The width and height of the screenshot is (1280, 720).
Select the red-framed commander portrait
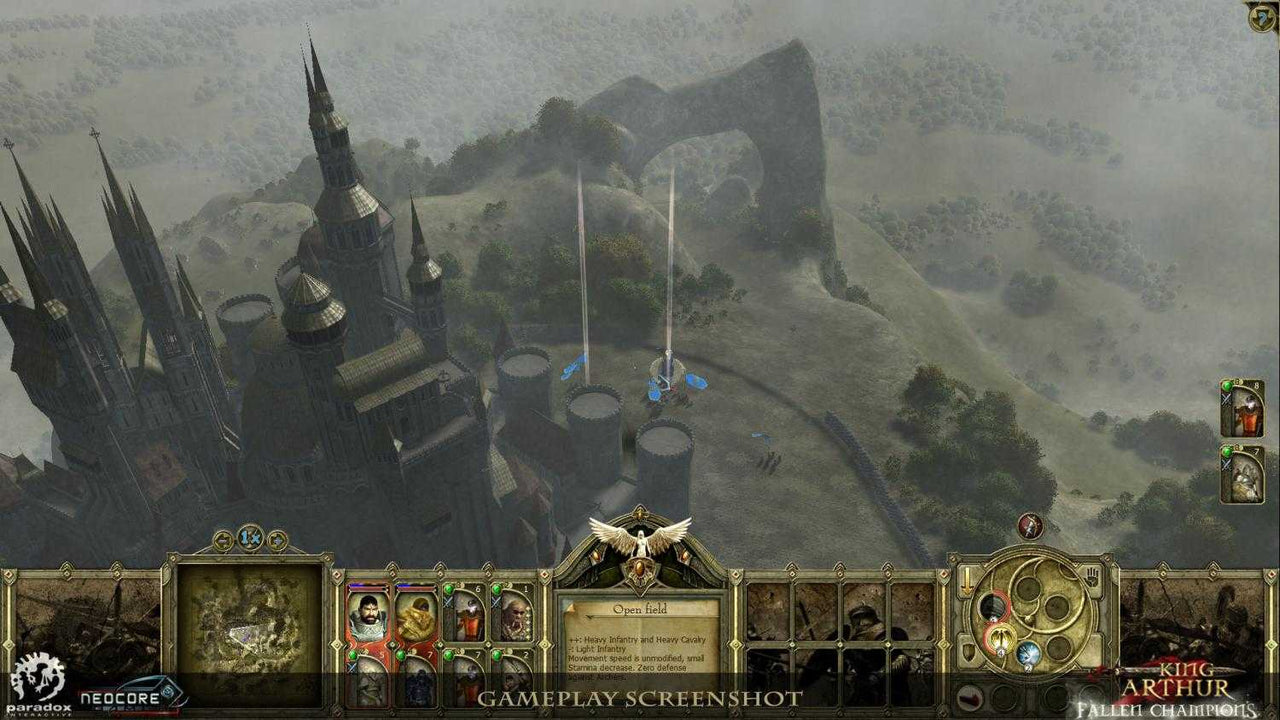369,615
